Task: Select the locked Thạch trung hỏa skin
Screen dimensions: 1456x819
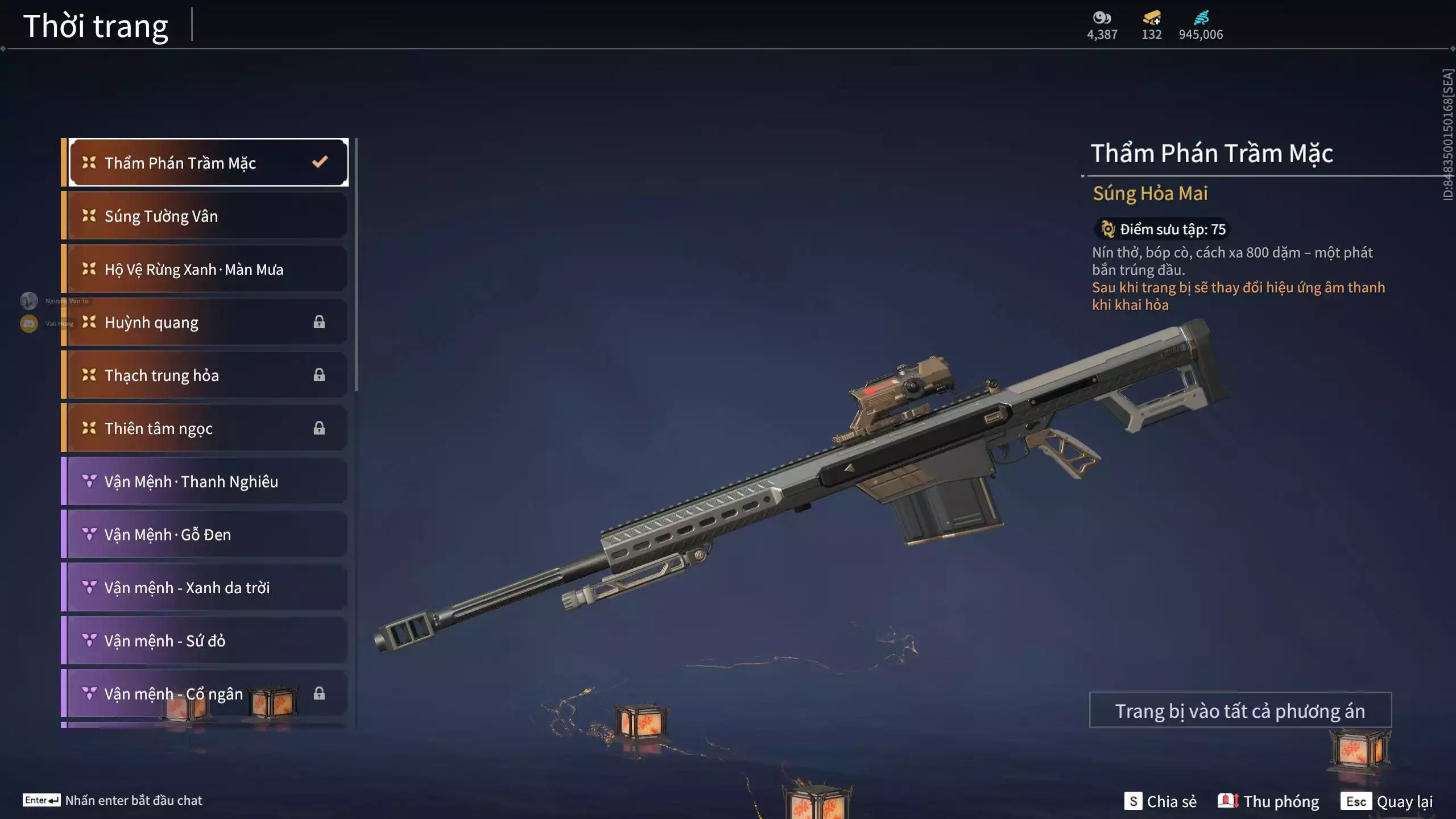Action: tap(208, 375)
